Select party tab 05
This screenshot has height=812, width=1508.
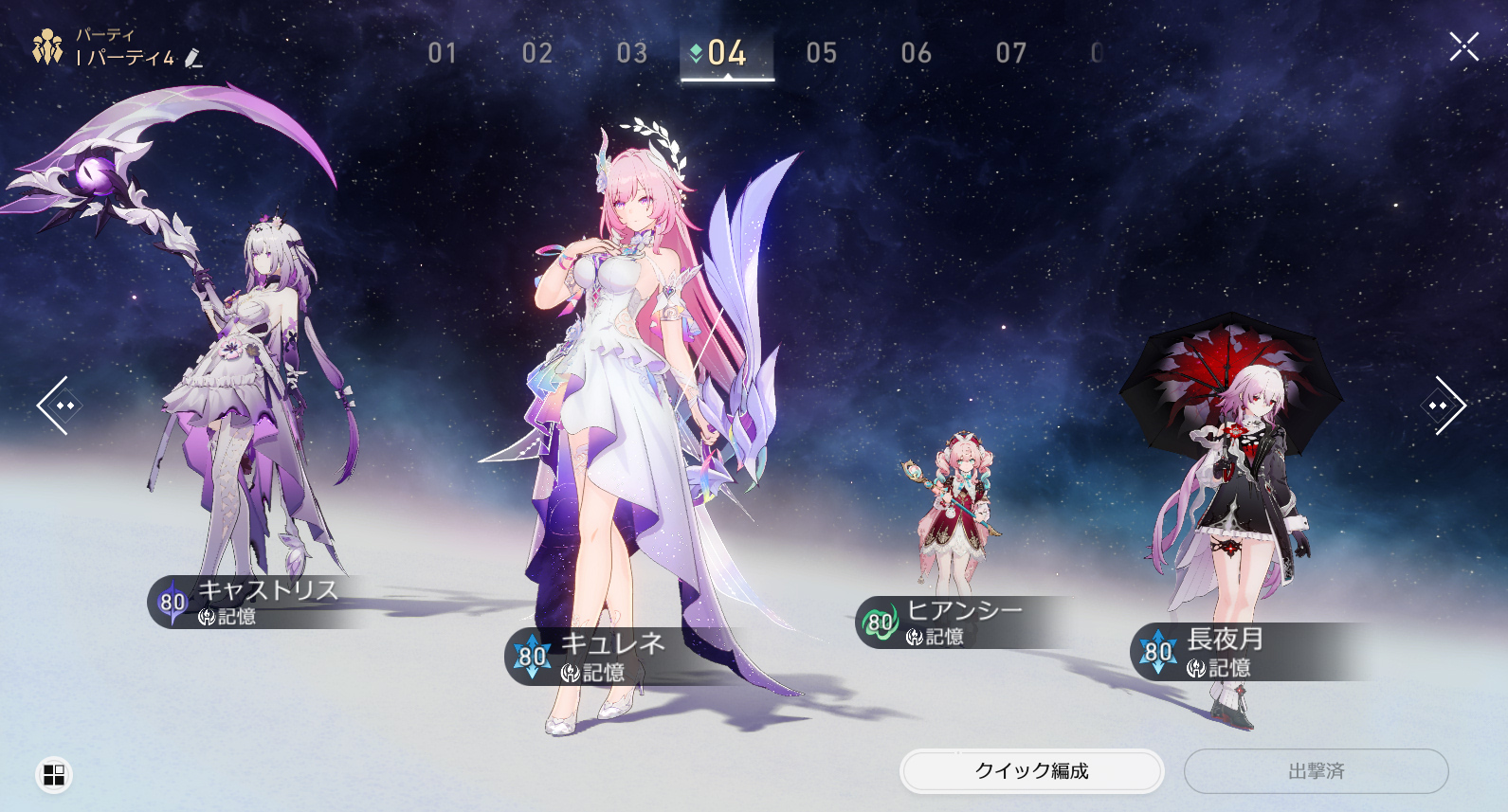pos(822,53)
